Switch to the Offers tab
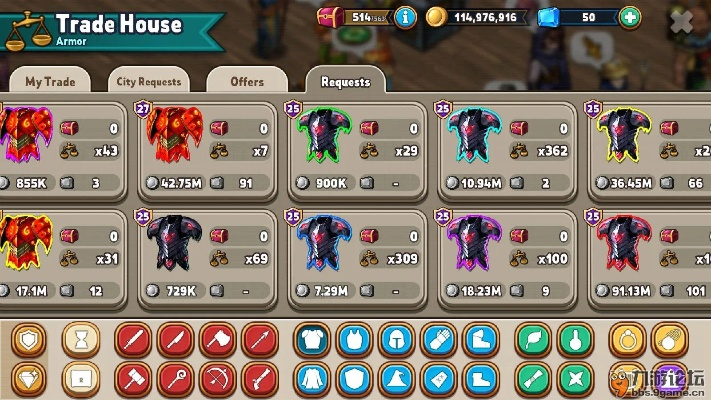Screen dimensions: 711x400 click(246, 82)
